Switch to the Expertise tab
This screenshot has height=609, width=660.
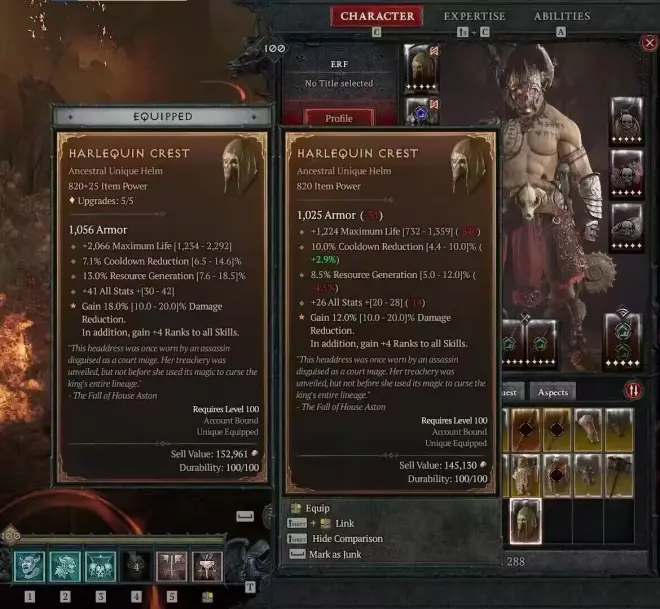474,16
